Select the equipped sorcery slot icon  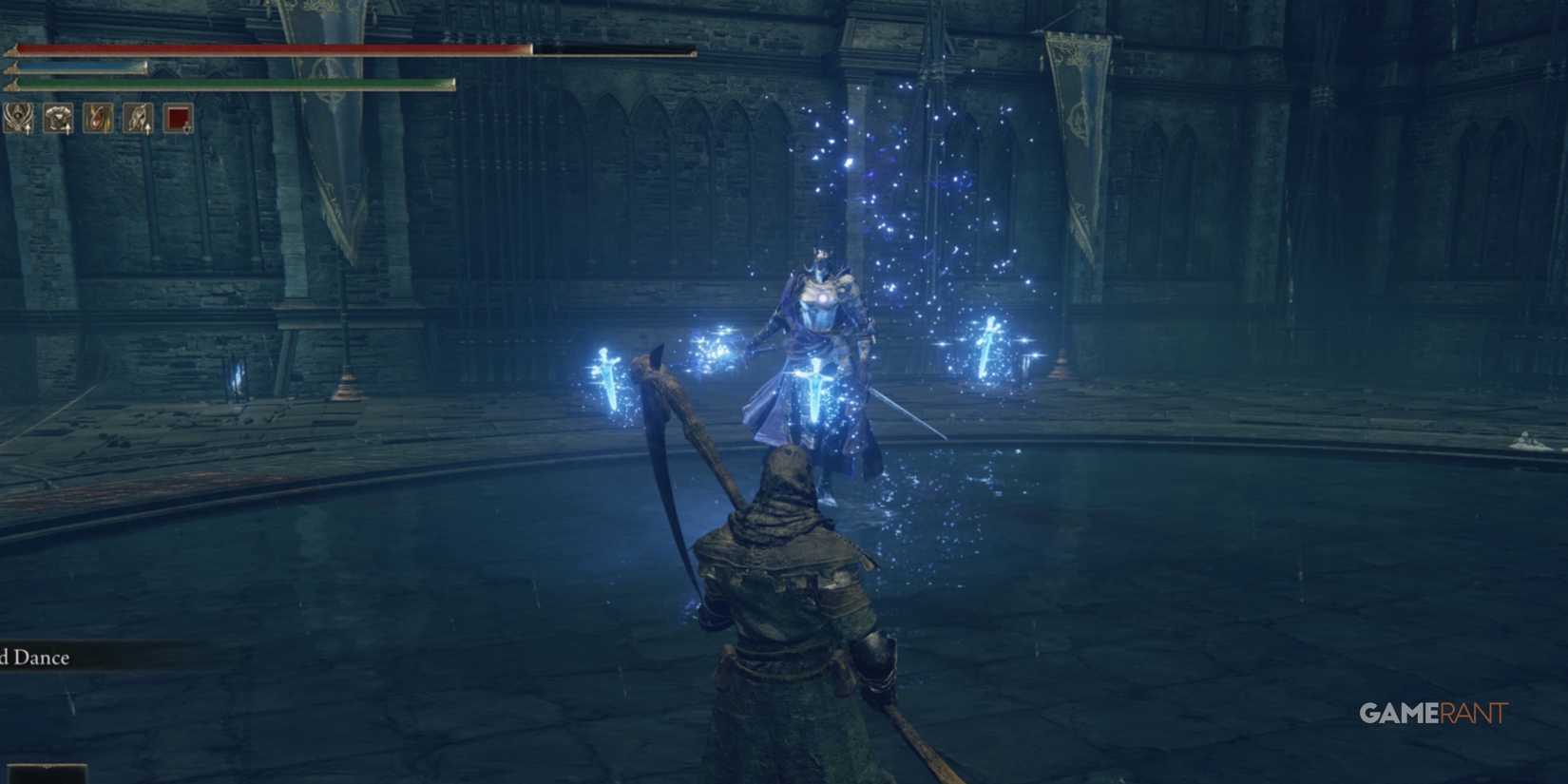(17, 119)
